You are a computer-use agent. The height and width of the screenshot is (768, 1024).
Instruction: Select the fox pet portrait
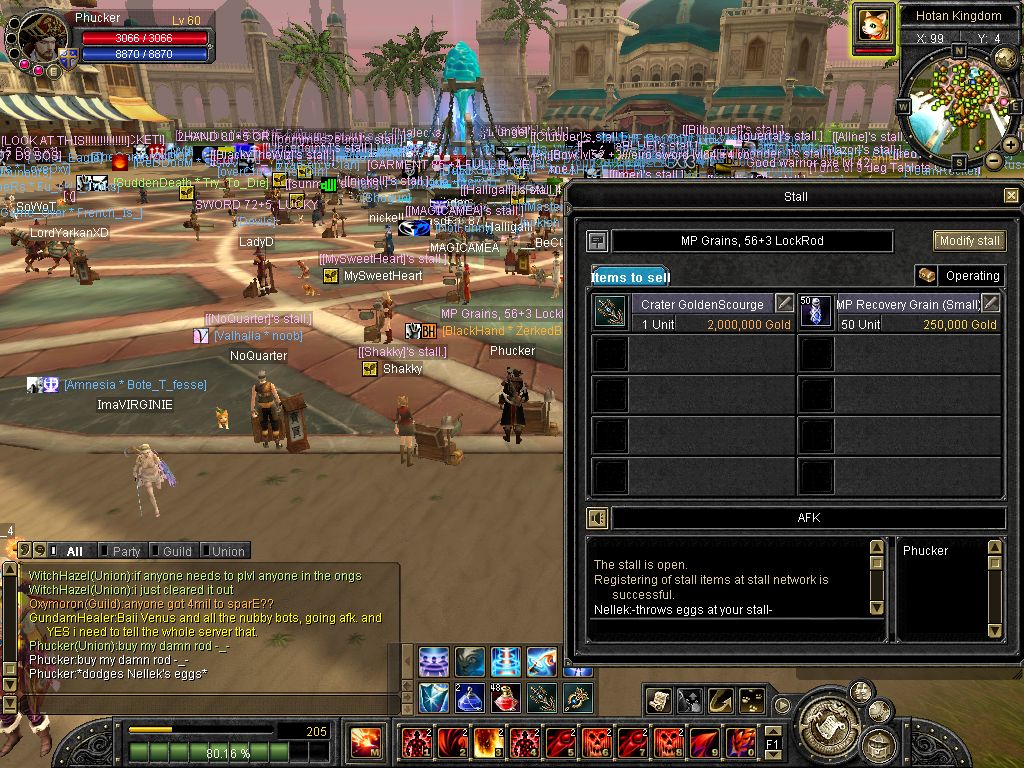point(872,23)
